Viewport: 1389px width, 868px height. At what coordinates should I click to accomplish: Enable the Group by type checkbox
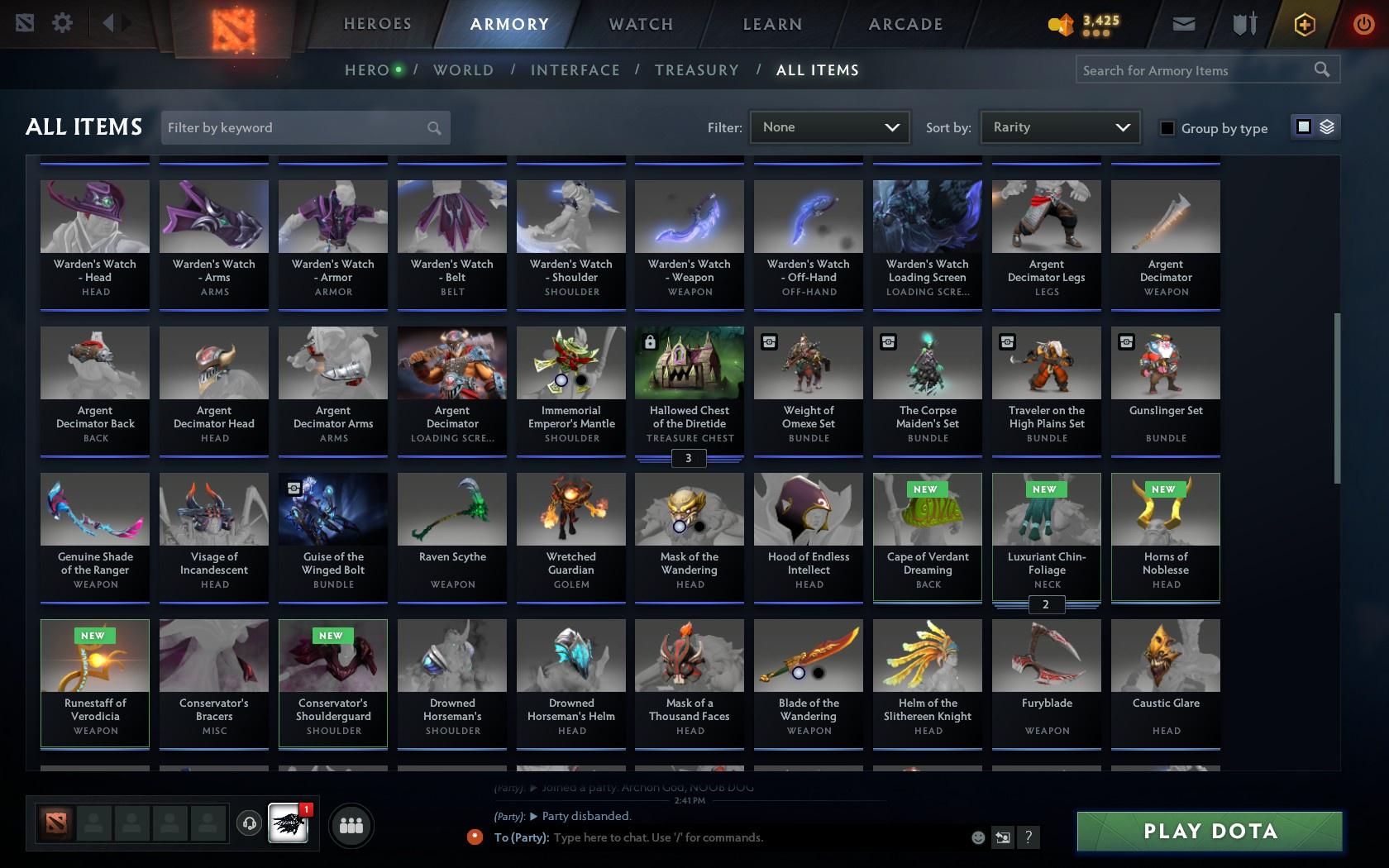[1167, 129]
